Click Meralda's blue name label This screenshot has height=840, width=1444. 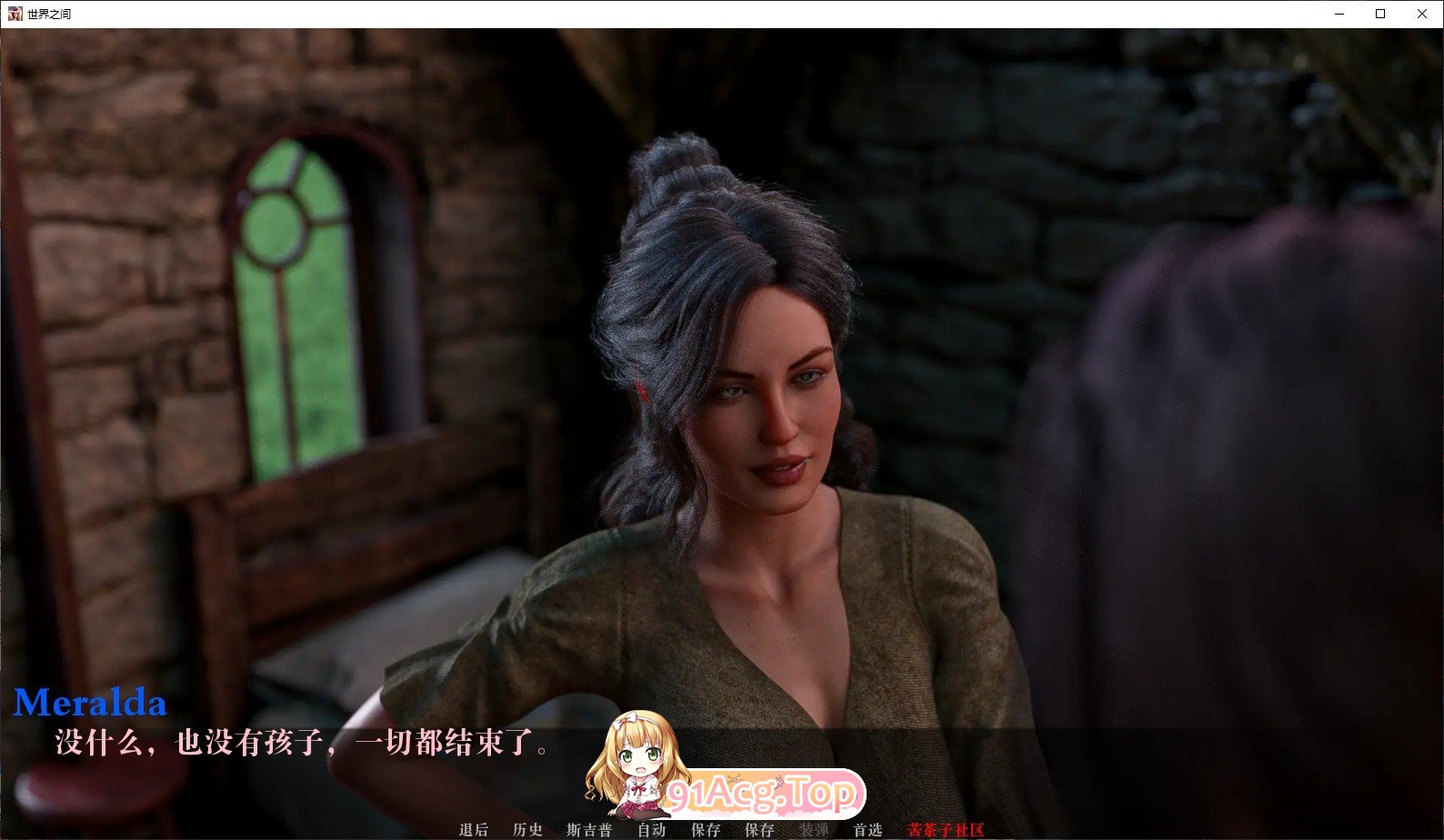(x=88, y=702)
